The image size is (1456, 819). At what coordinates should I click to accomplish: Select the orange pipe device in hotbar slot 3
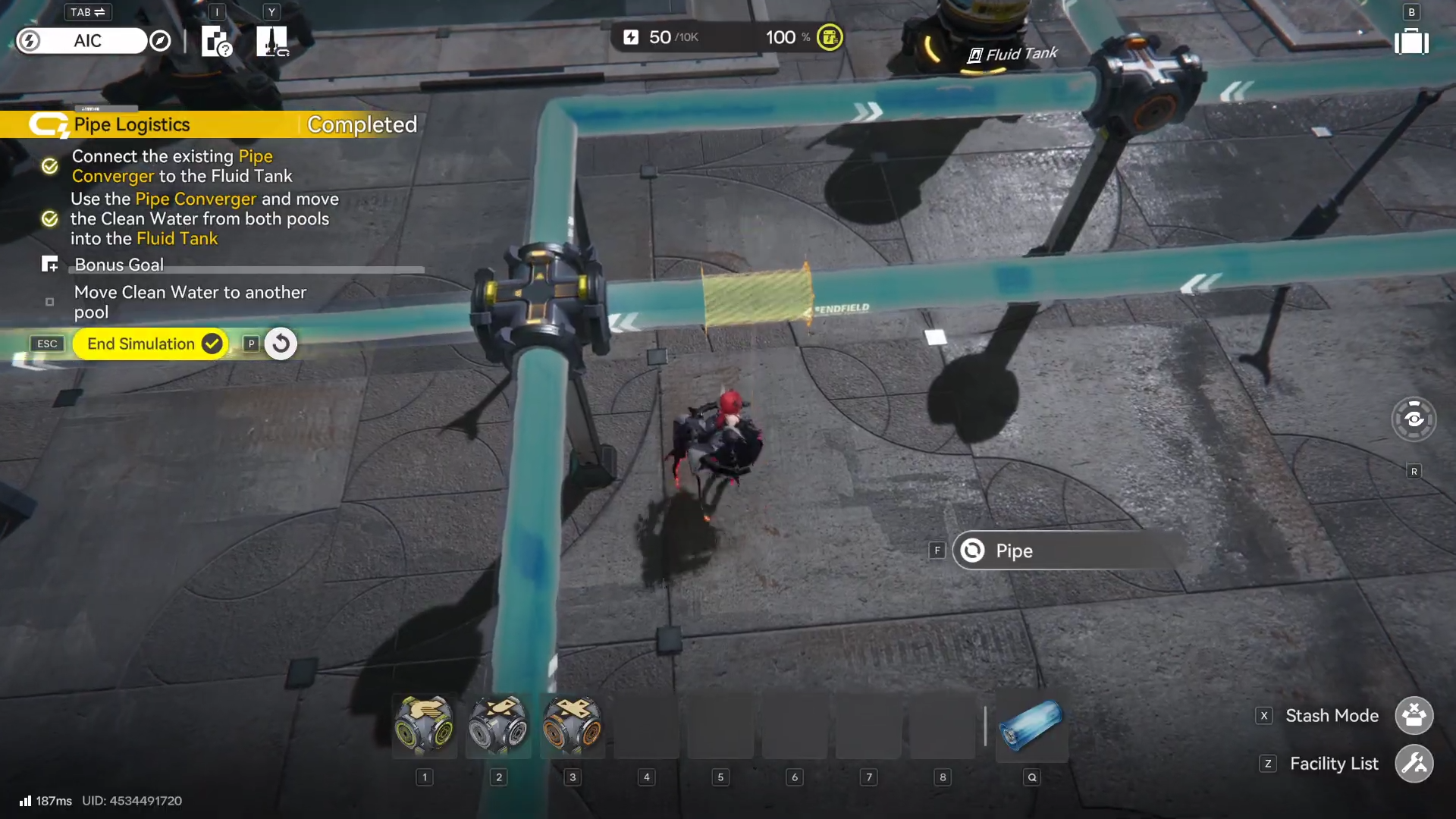(x=573, y=726)
